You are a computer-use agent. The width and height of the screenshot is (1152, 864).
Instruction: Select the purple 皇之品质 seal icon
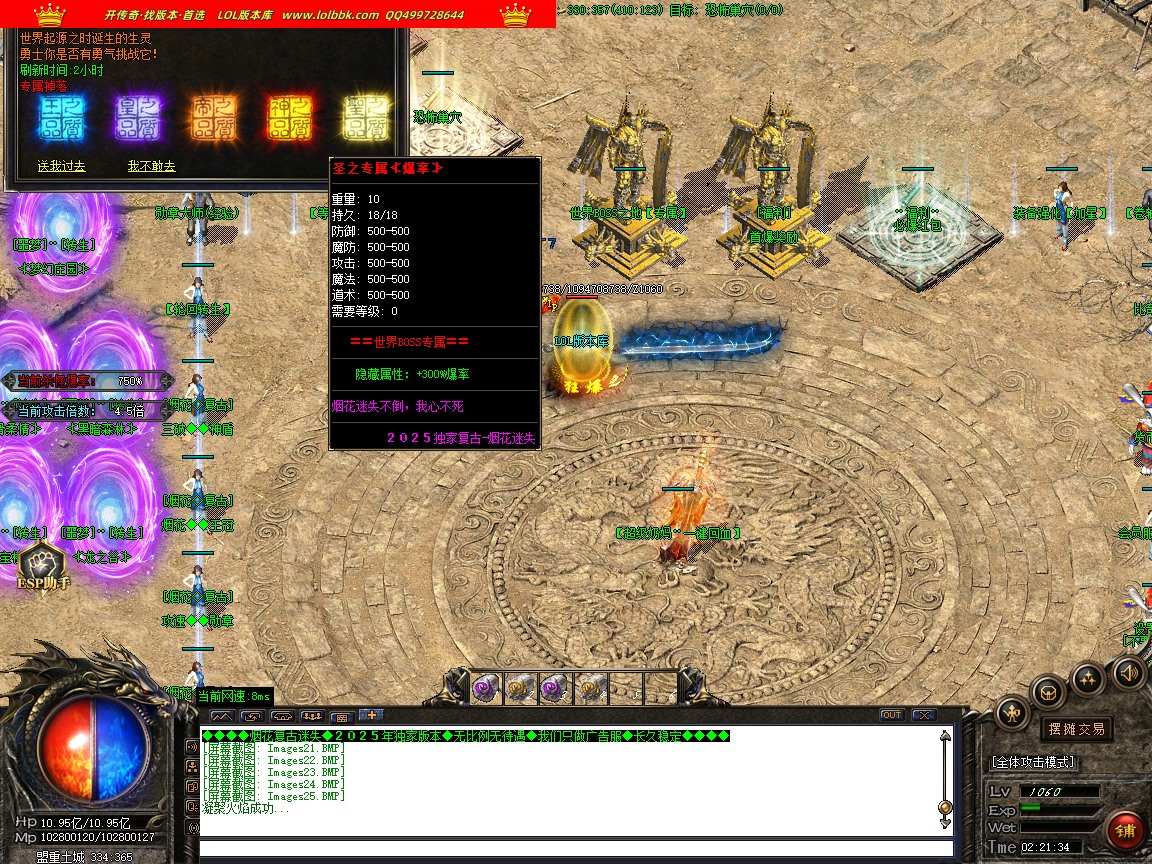coord(138,118)
